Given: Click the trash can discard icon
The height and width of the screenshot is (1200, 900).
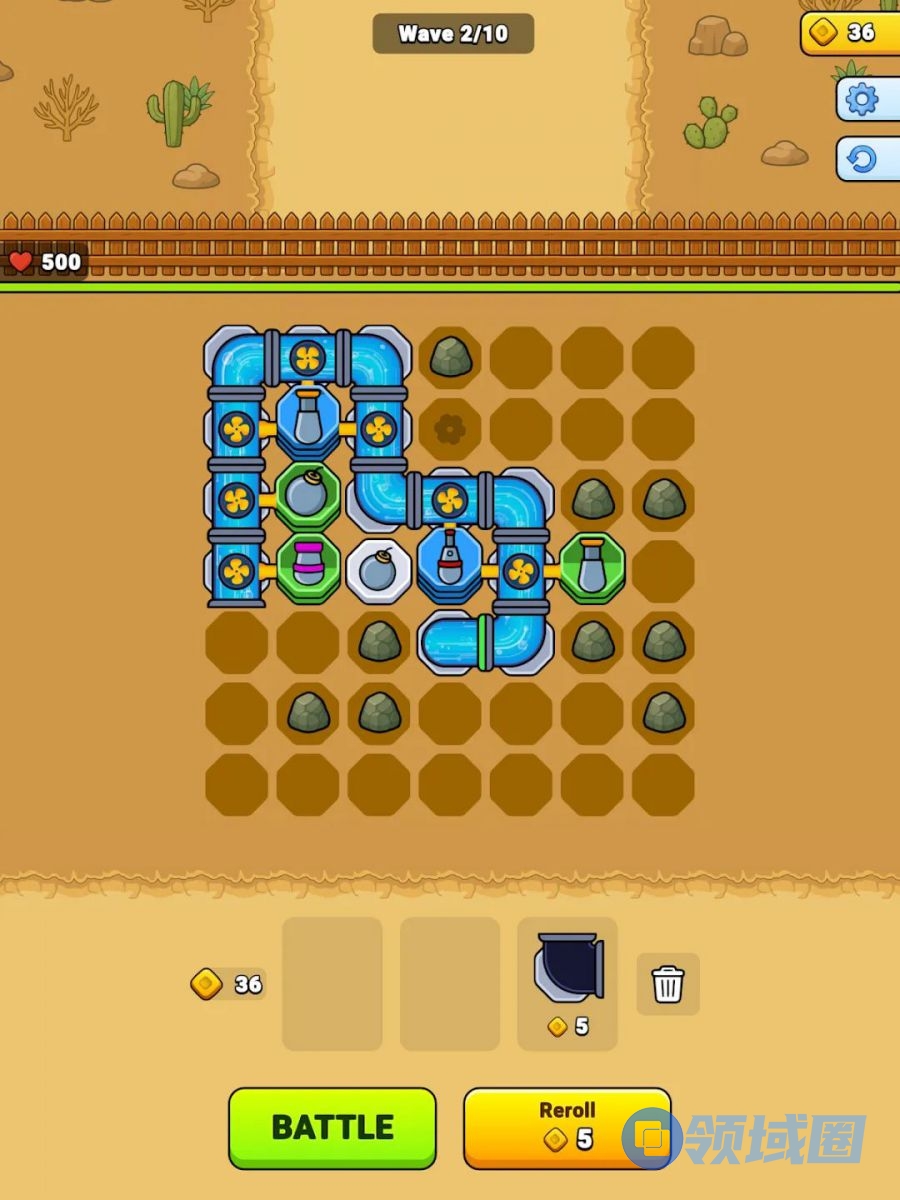Looking at the screenshot, I should click(668, 984).
